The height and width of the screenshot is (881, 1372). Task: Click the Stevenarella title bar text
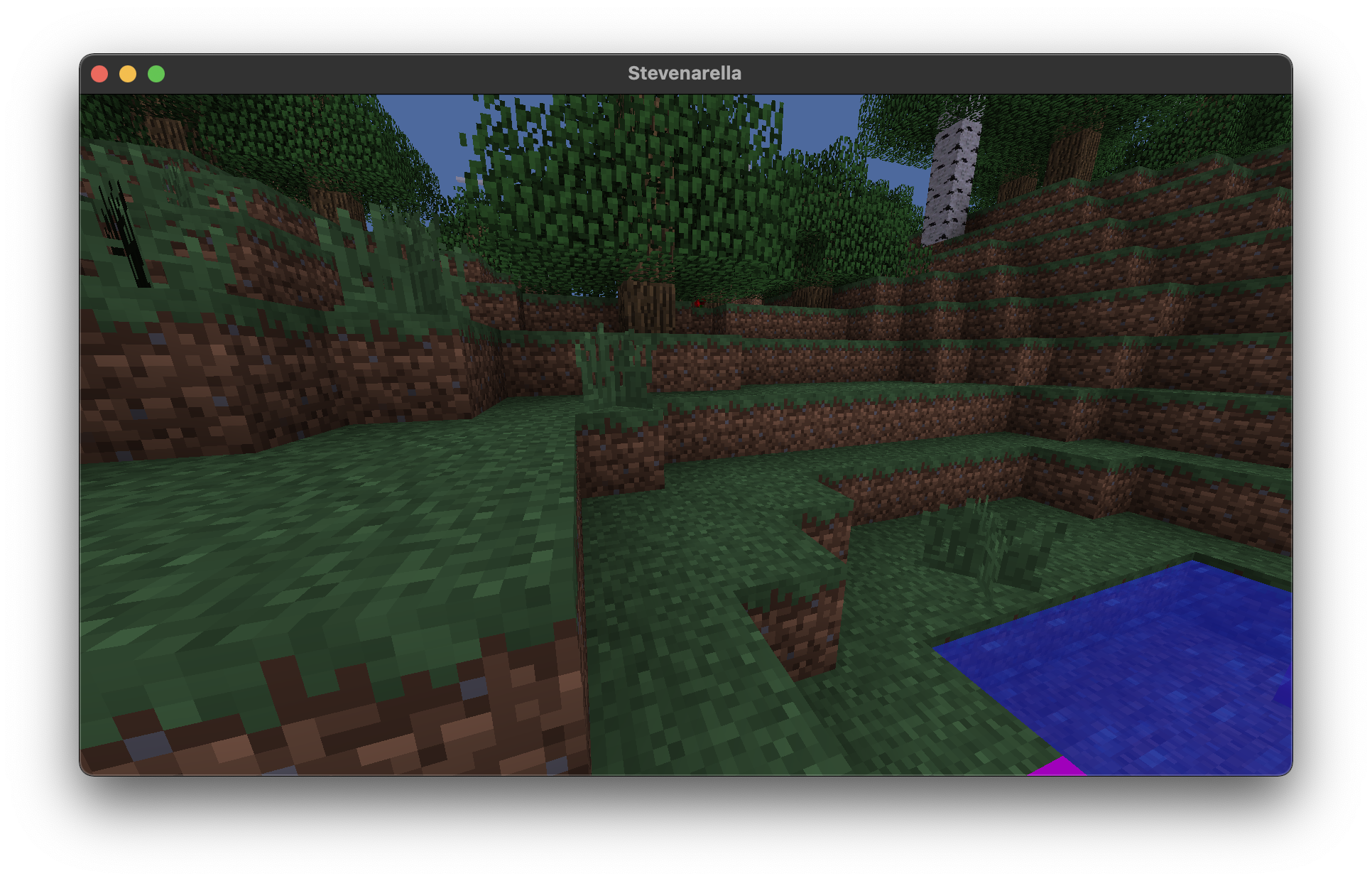685,72
